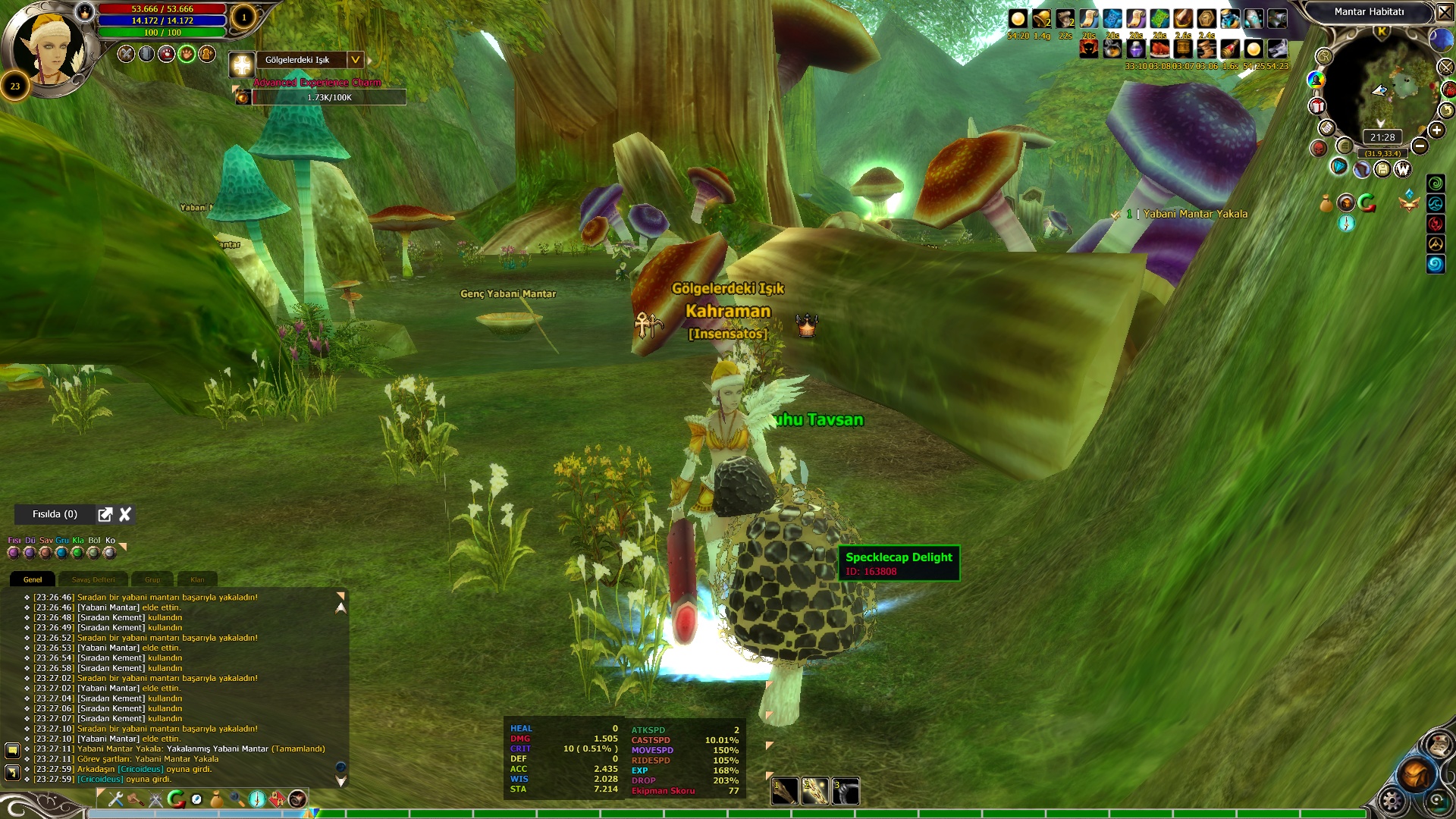Close the Fısılda whisper window
The height and width of the screenshot is (819, 1456).
[125, 515]
